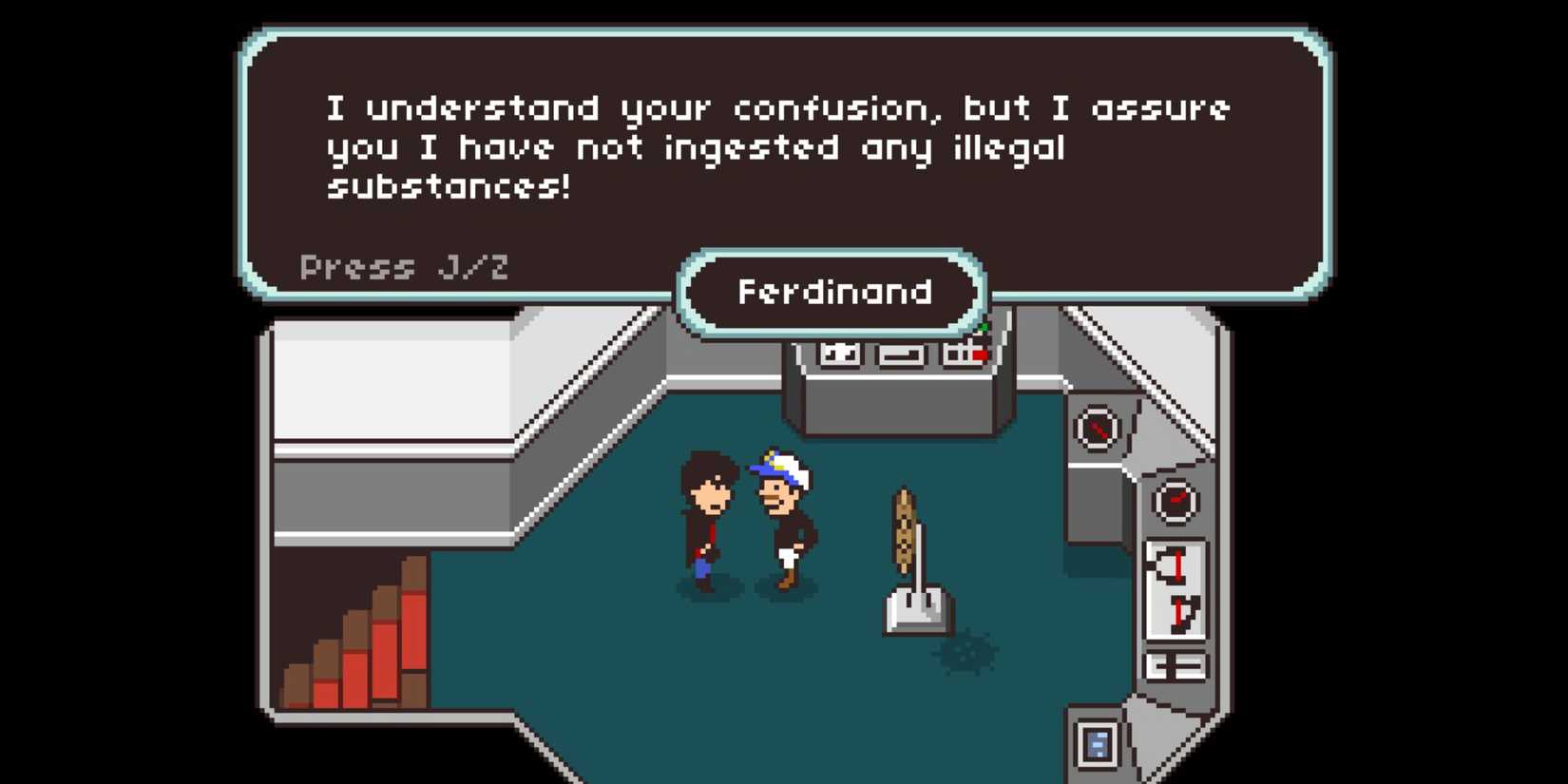Click the red switch on the rightmost monitor
The width and height of the screenshot is (1568, 784).
[979, 354]
